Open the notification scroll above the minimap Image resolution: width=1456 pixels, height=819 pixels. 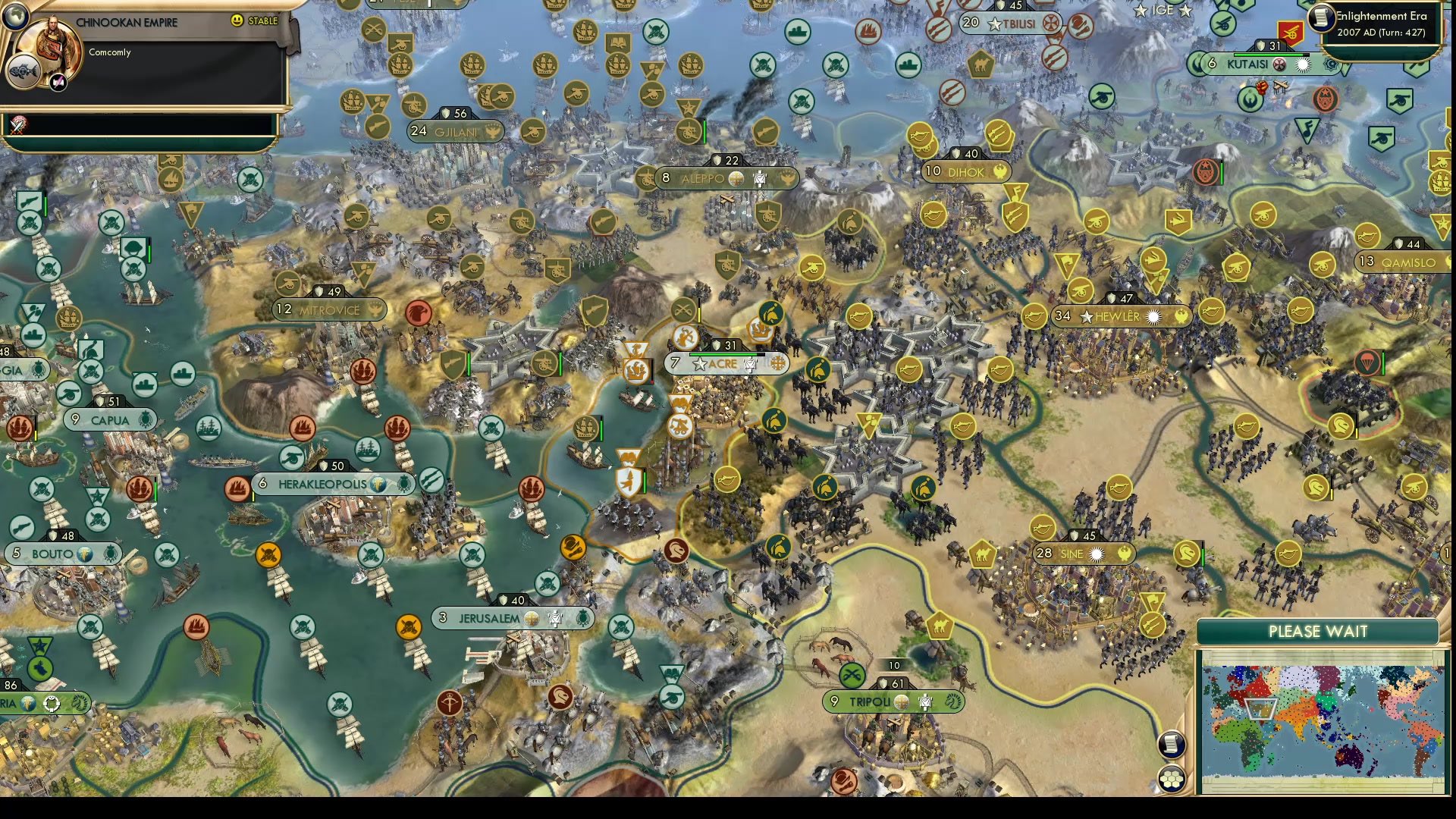pos(1172,745)
